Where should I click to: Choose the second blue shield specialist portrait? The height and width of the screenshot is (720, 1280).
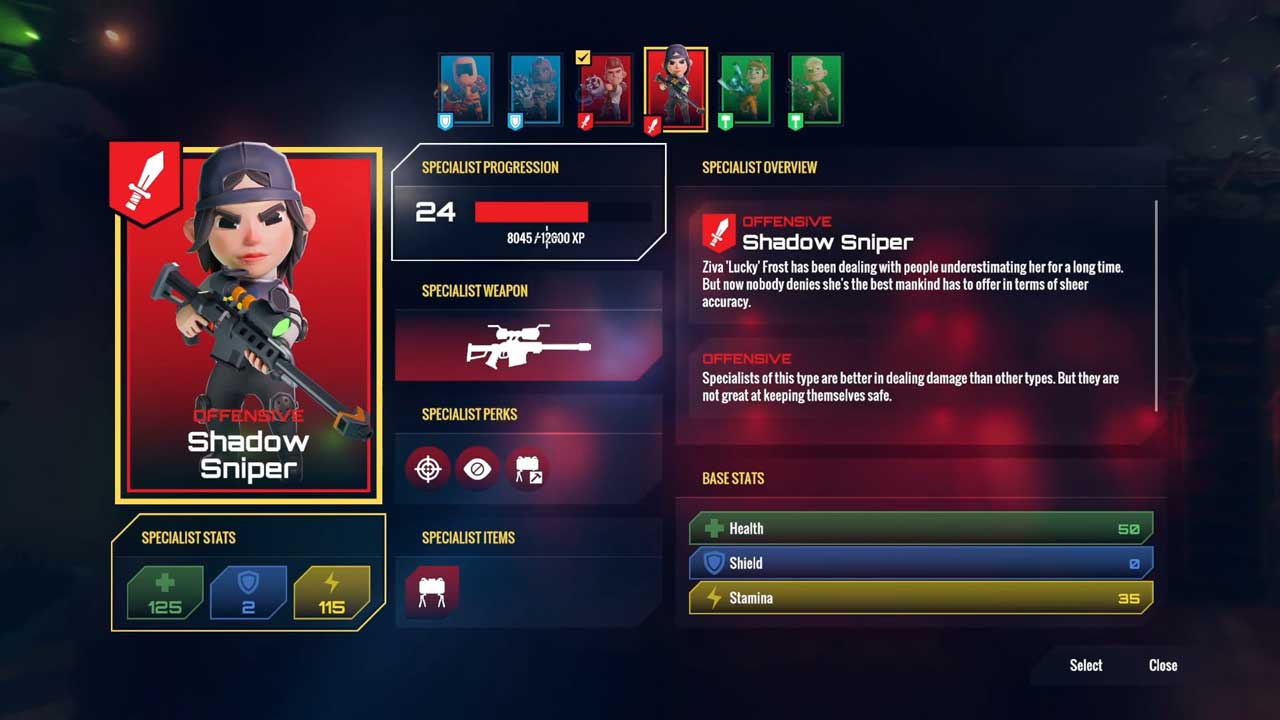pyautogui.click(x=535, y=88)
